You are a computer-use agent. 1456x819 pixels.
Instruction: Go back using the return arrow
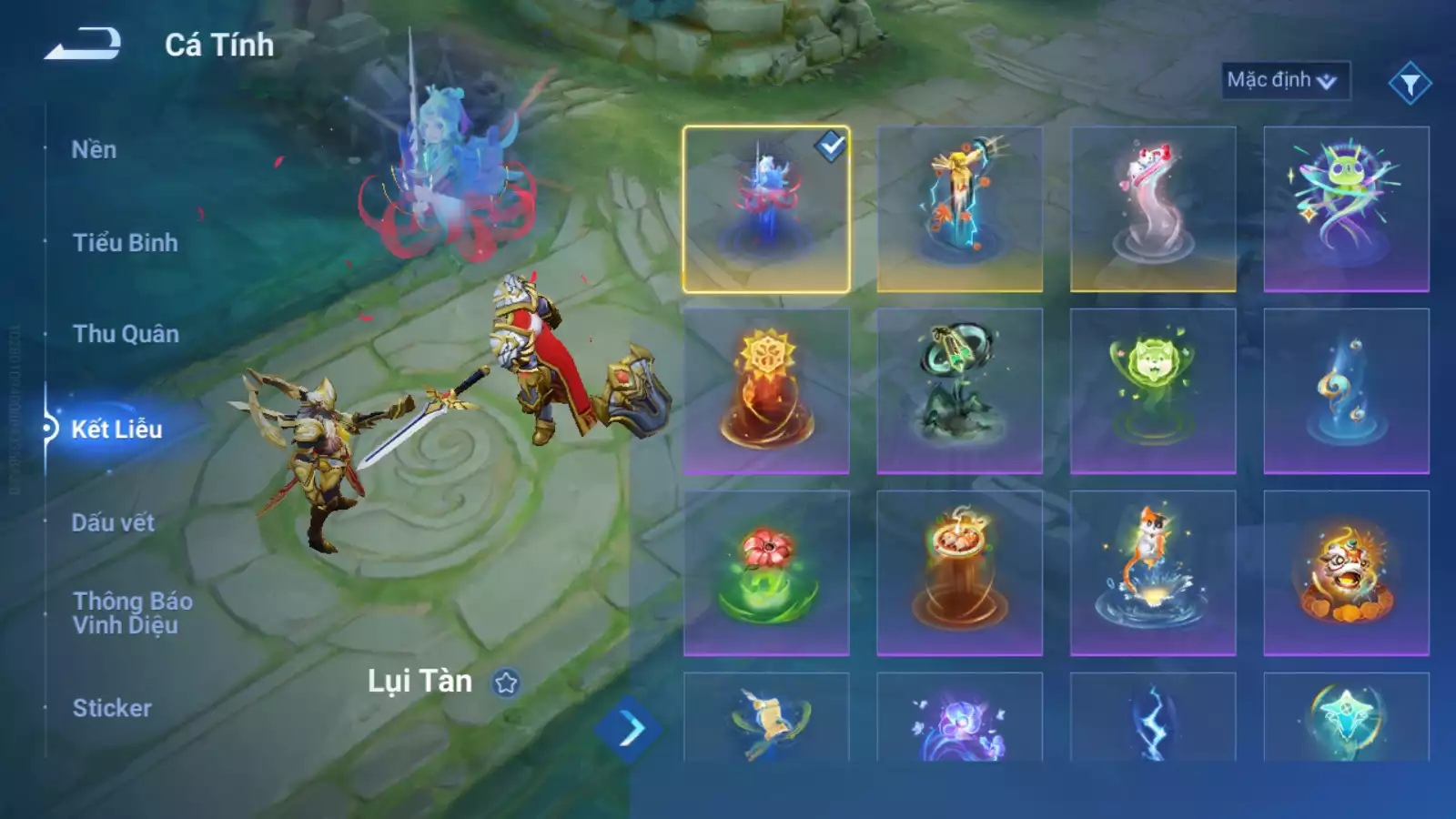[83, 44]
